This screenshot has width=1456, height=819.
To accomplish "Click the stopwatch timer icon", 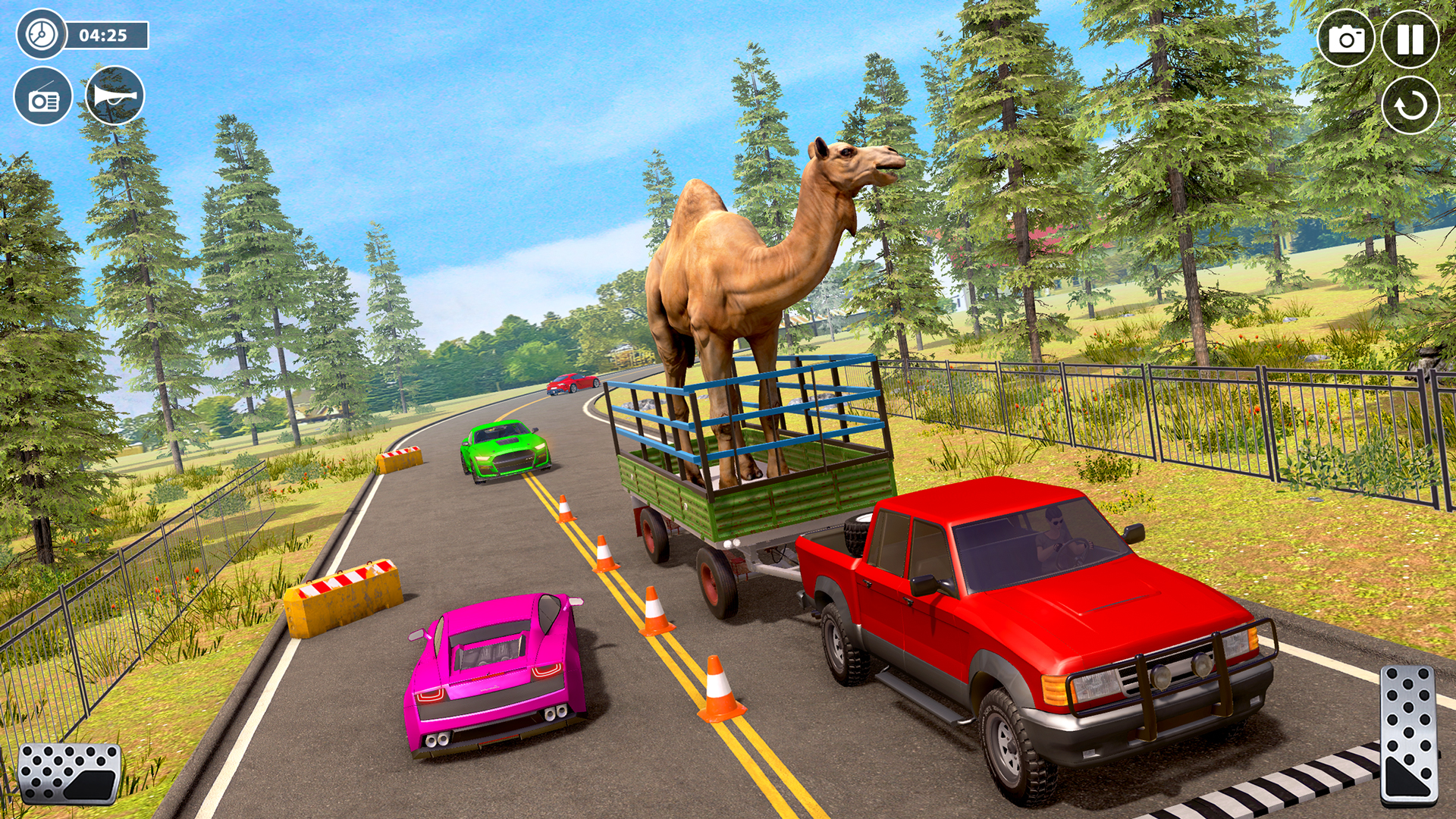I will (x=39, y=34).
